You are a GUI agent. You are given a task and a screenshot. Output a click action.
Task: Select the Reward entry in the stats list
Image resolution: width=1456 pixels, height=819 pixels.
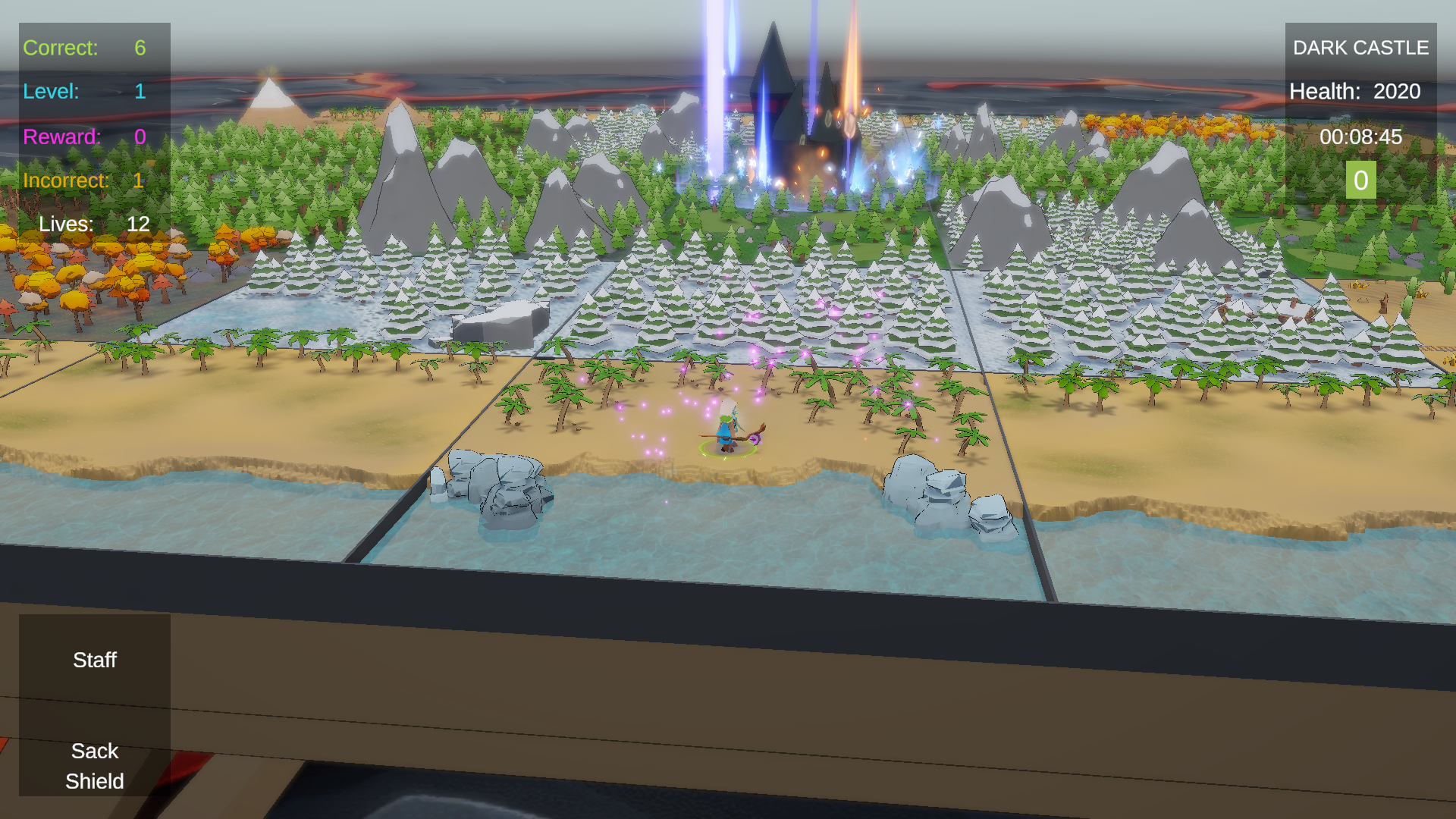coord(81,137)
